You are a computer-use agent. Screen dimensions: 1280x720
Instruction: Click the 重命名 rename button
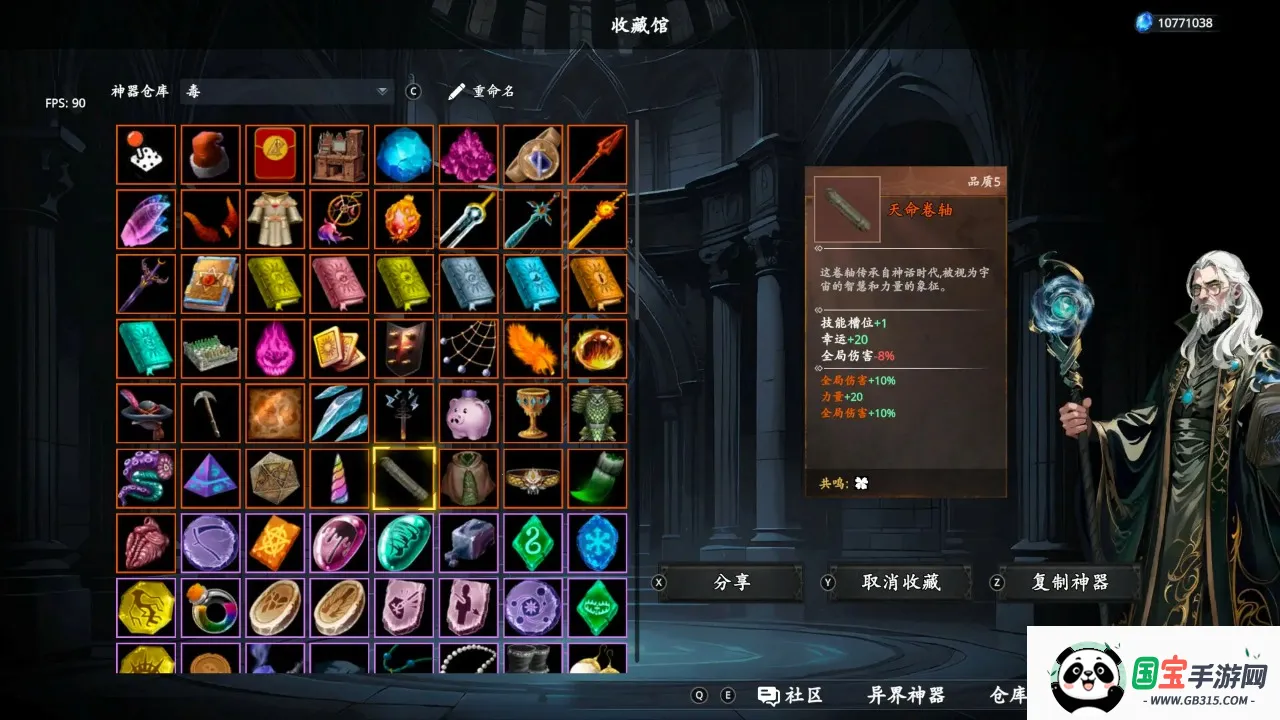tap(482, 91)
